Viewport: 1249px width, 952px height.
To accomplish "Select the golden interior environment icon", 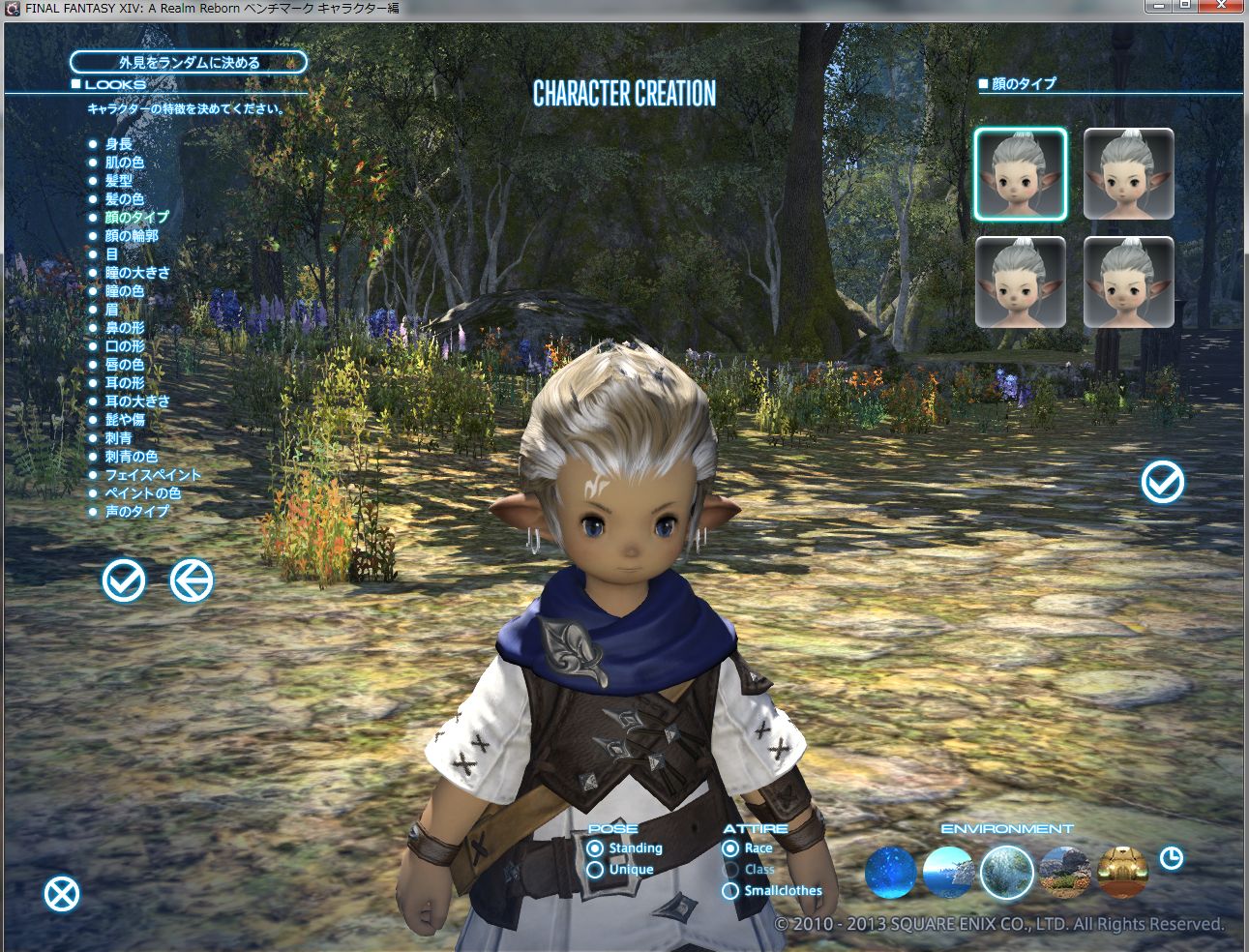I will point(1122,872).
